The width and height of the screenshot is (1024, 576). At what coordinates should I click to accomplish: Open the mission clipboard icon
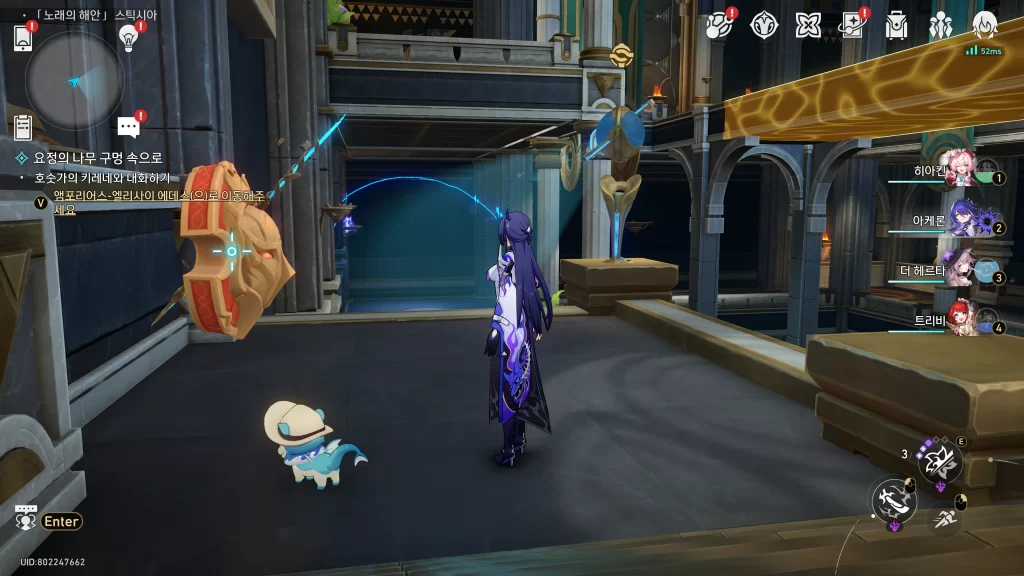23,127
